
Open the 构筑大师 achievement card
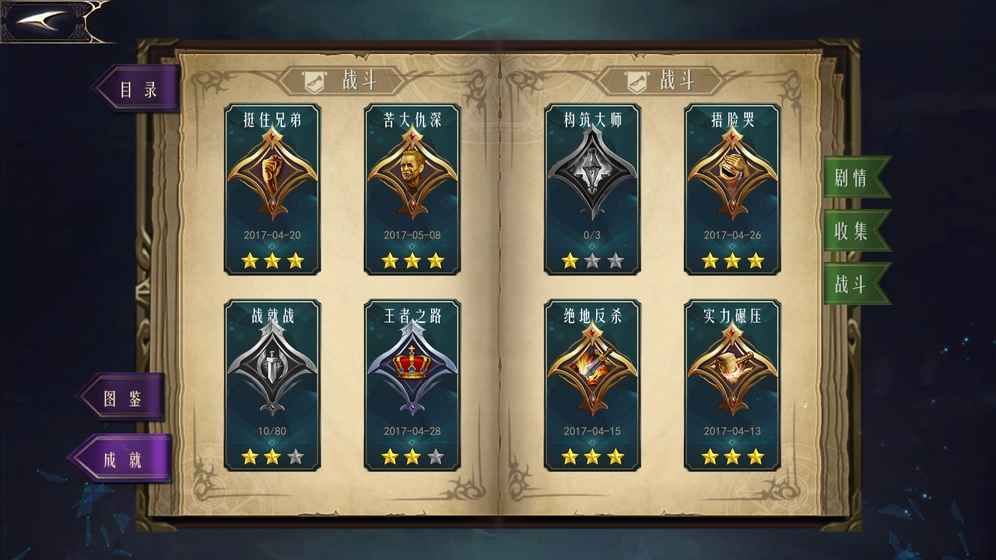[592, 189]
